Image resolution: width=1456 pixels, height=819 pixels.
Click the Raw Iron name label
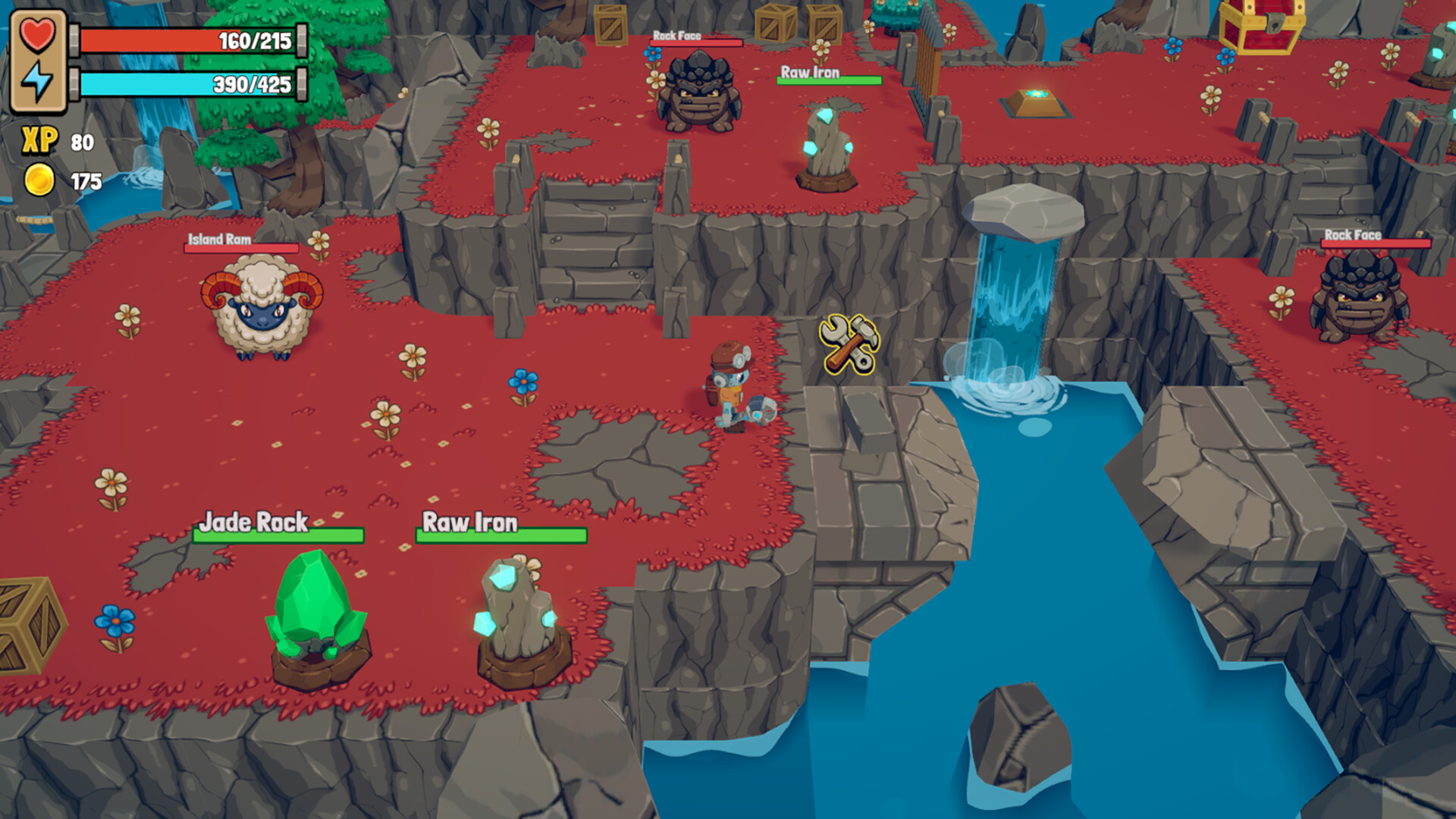(472, 522)
